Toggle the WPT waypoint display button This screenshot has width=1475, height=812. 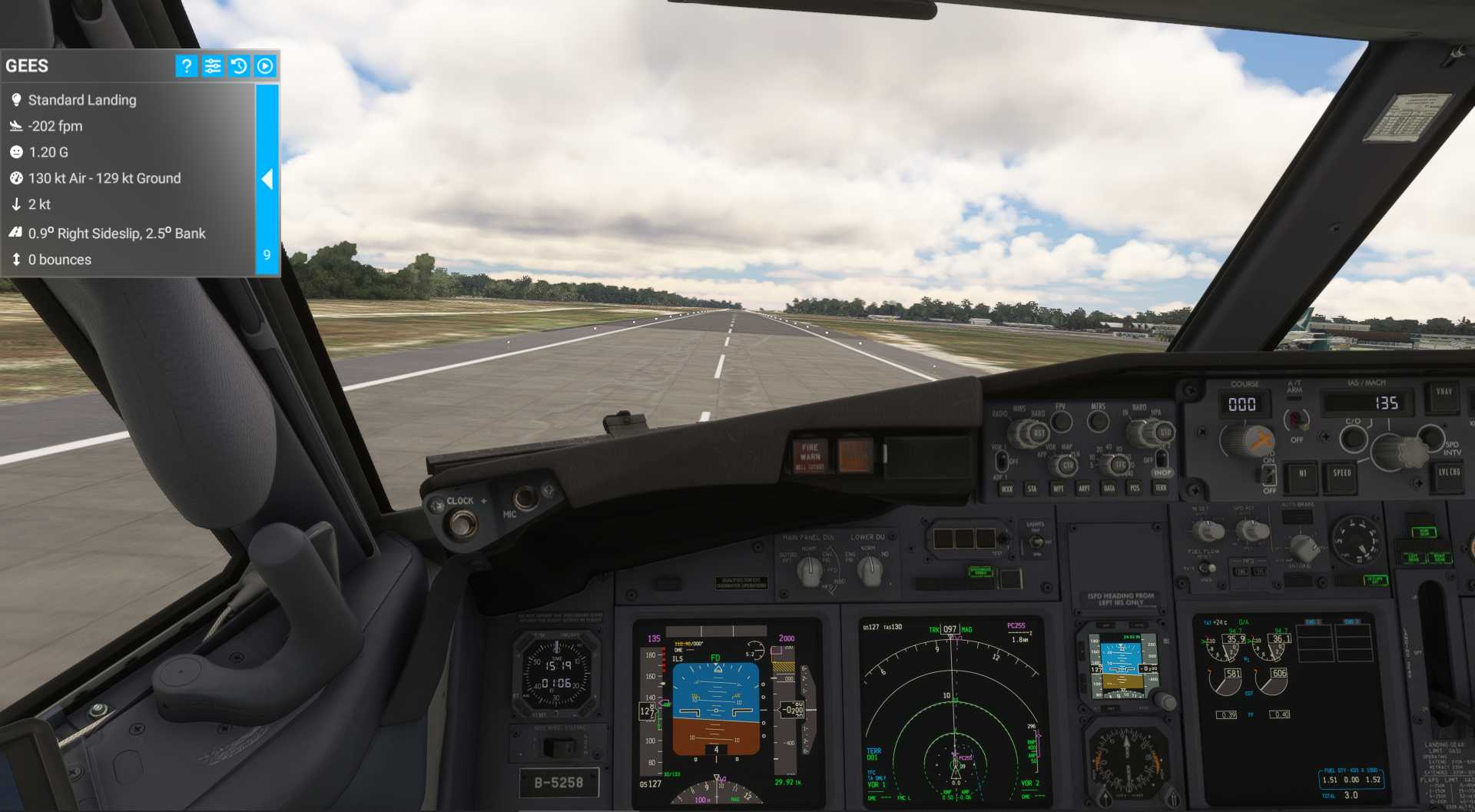click(x=1058, y=489)
